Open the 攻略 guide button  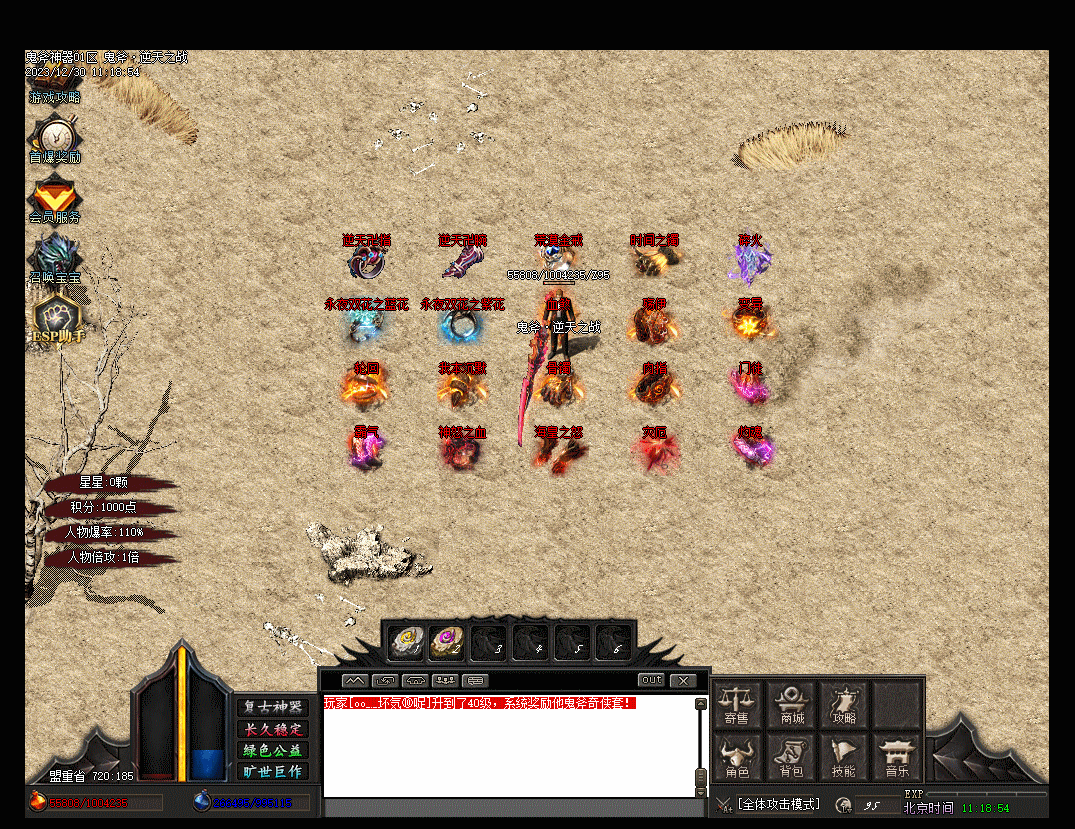(844, 704)
